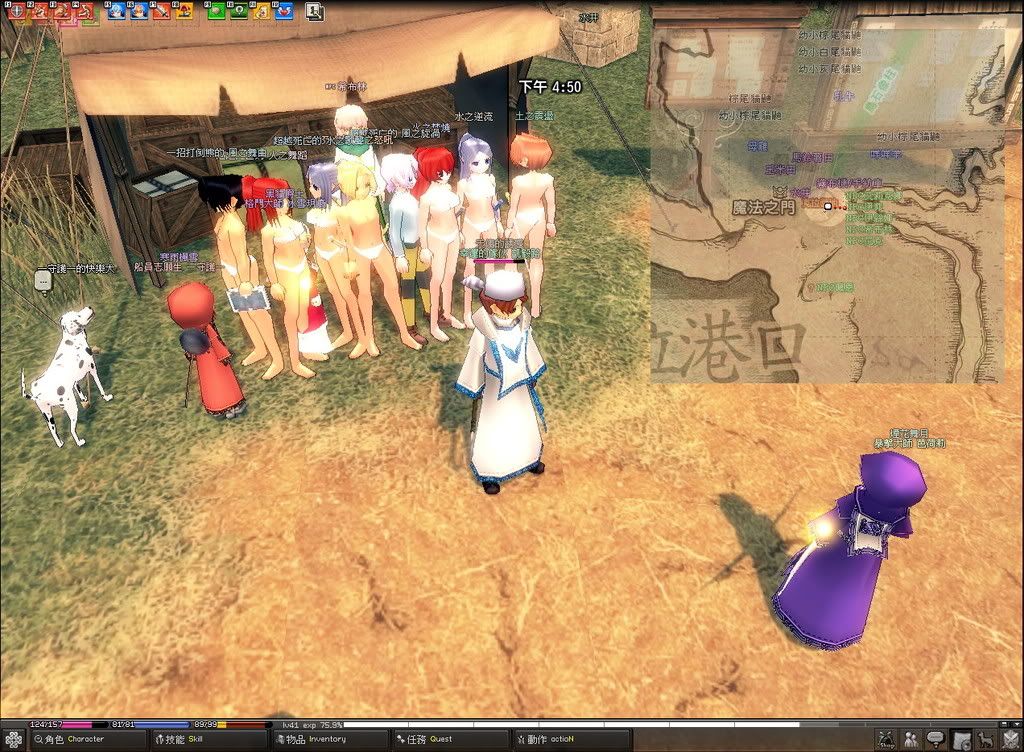The height and width of the screenshot is (752, 1024).
Task: Toggle the map scroll icon
Action: coord(961,739)
